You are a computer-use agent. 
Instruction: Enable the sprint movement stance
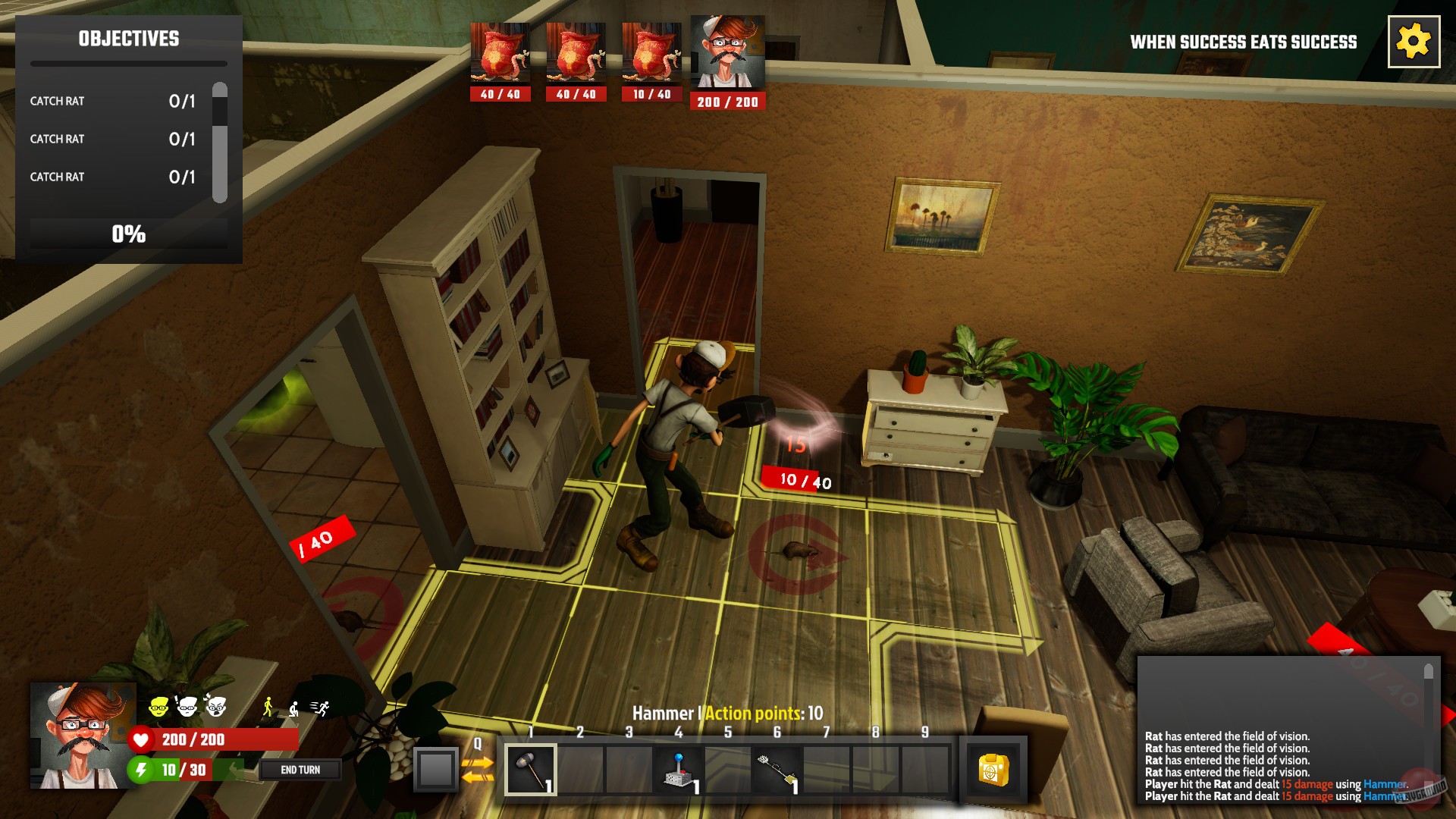(323, 707)
